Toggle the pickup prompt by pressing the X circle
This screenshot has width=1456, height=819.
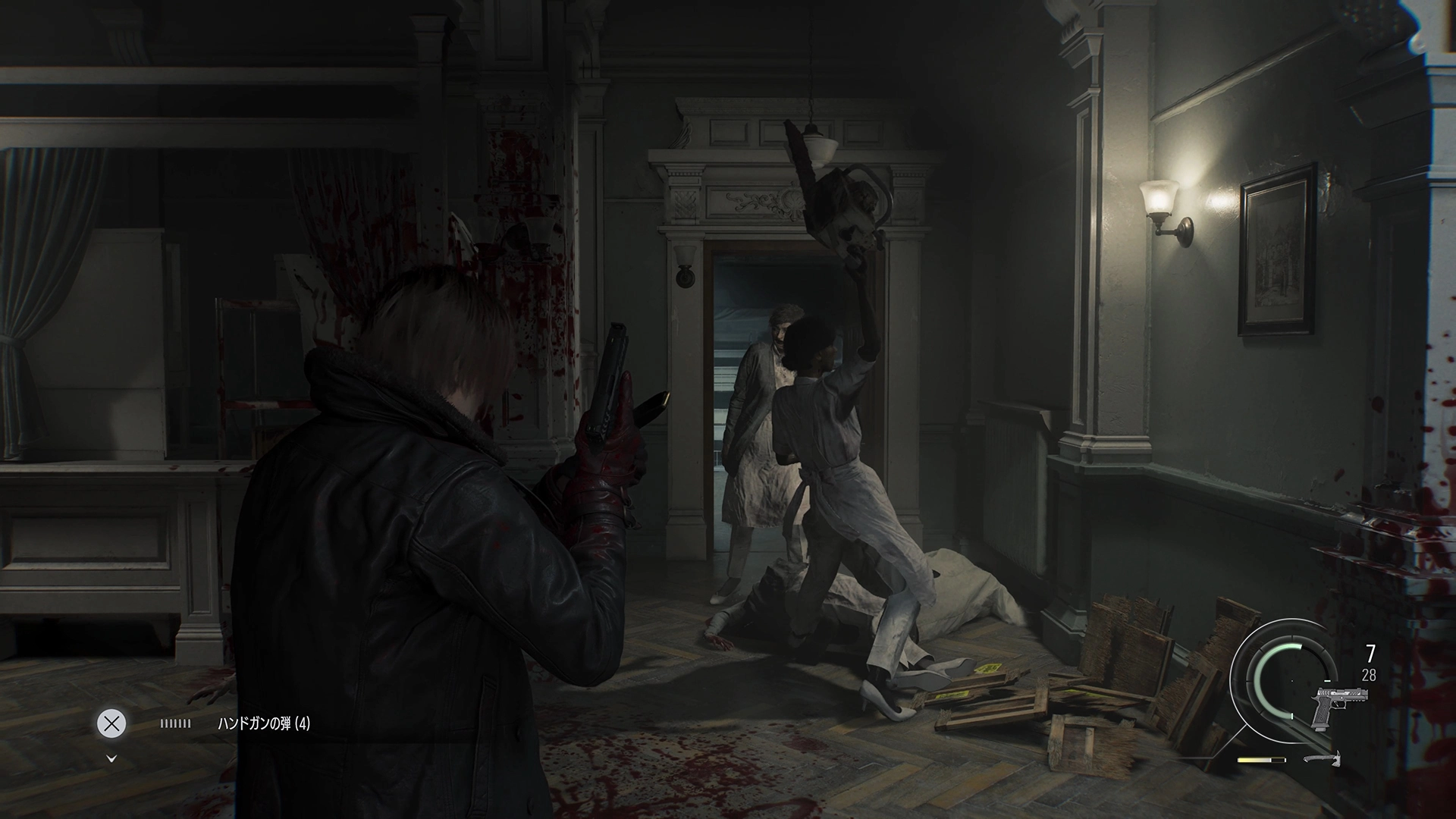click(x=112, y=723)
